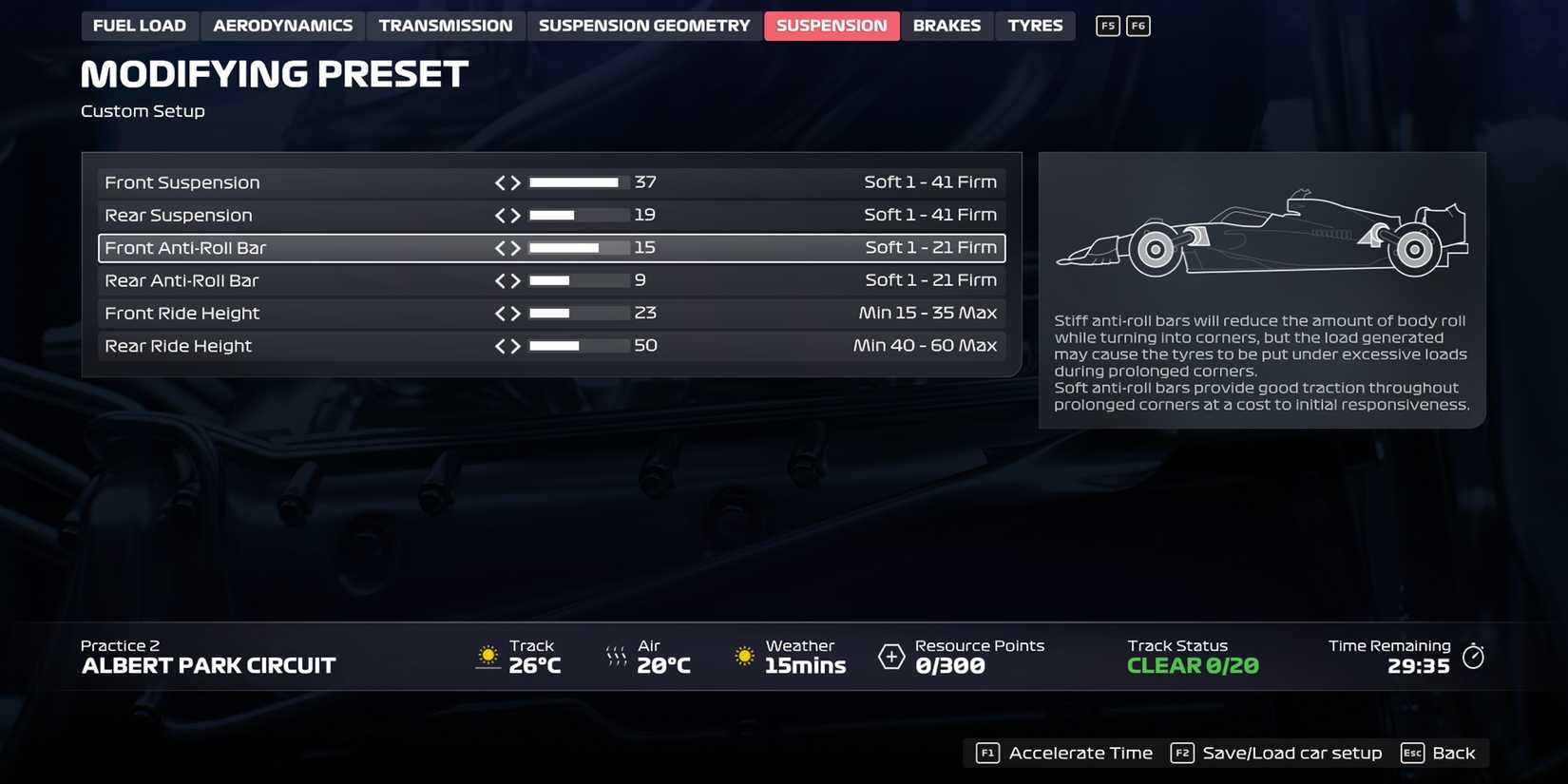Open the Tyres tab

(1035, 26)
